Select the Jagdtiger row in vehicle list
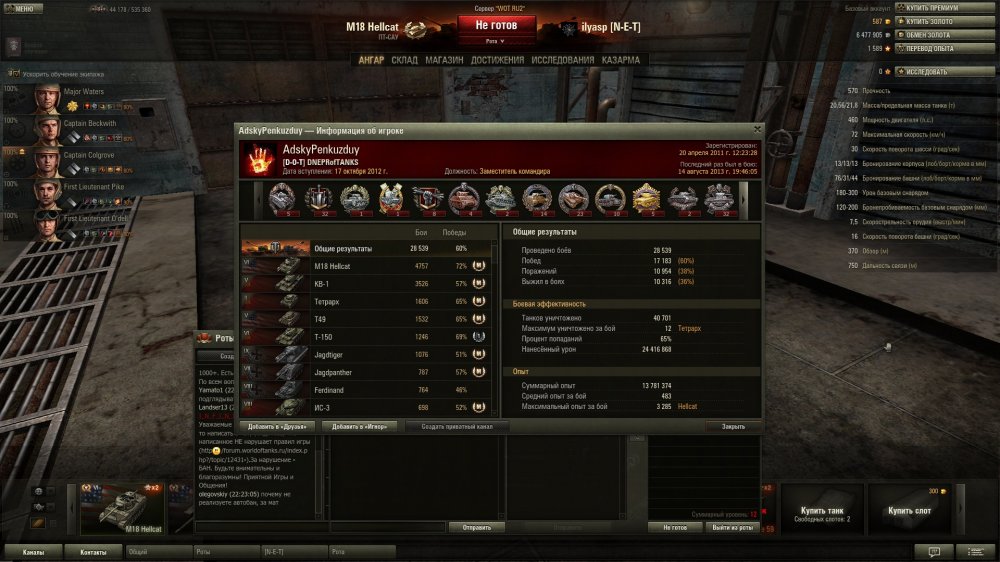The width and height of the screenshot is (1000, 562). tap(368, 354)
